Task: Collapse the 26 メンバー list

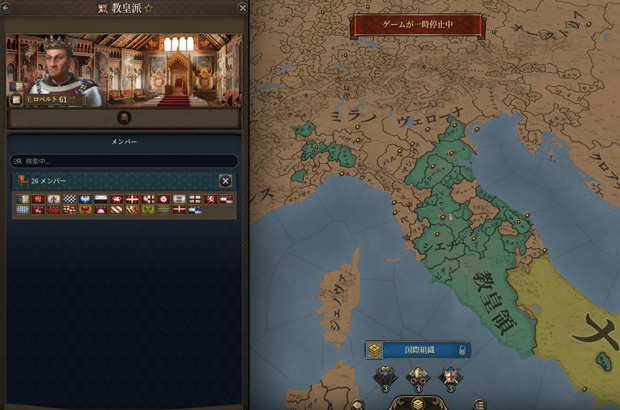Action: (x=225, y=181)
